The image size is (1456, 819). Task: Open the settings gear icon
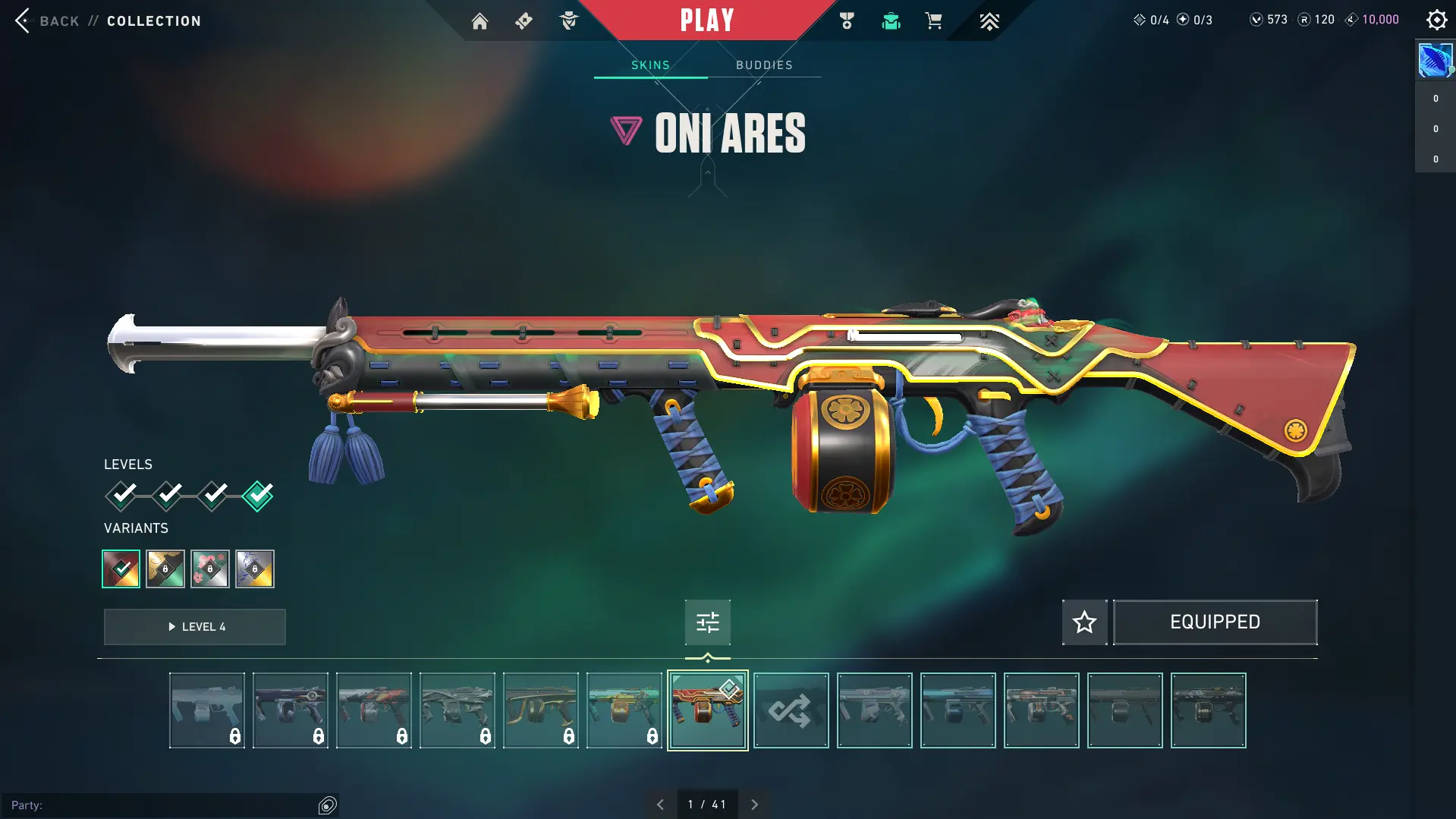tap(1436, 20)
